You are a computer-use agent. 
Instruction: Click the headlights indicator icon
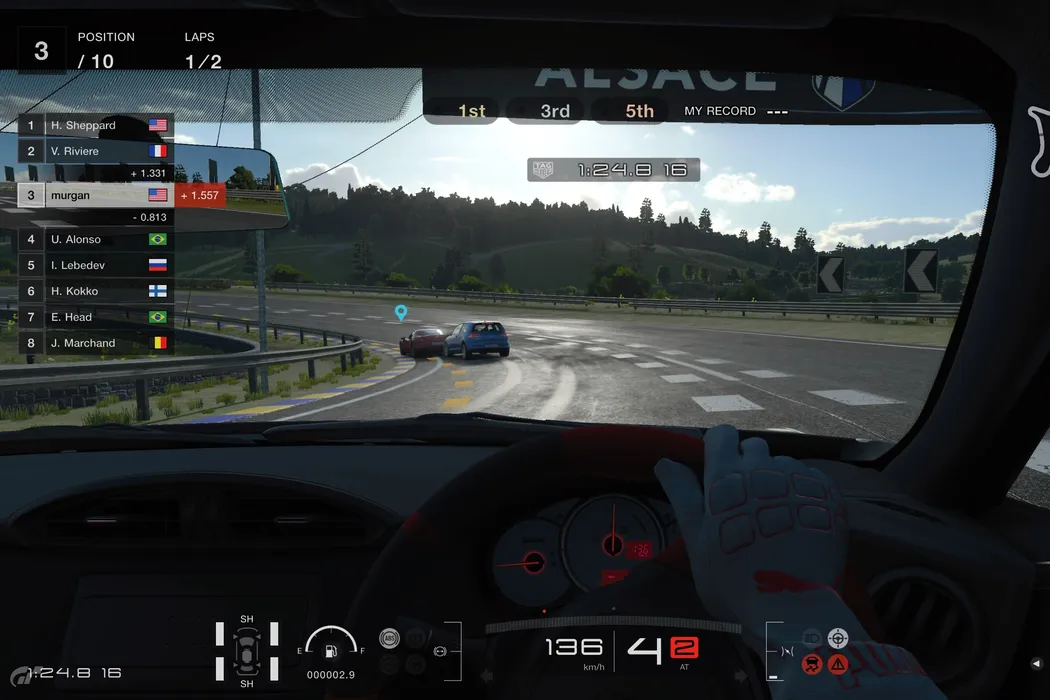(x=812, y=638)
